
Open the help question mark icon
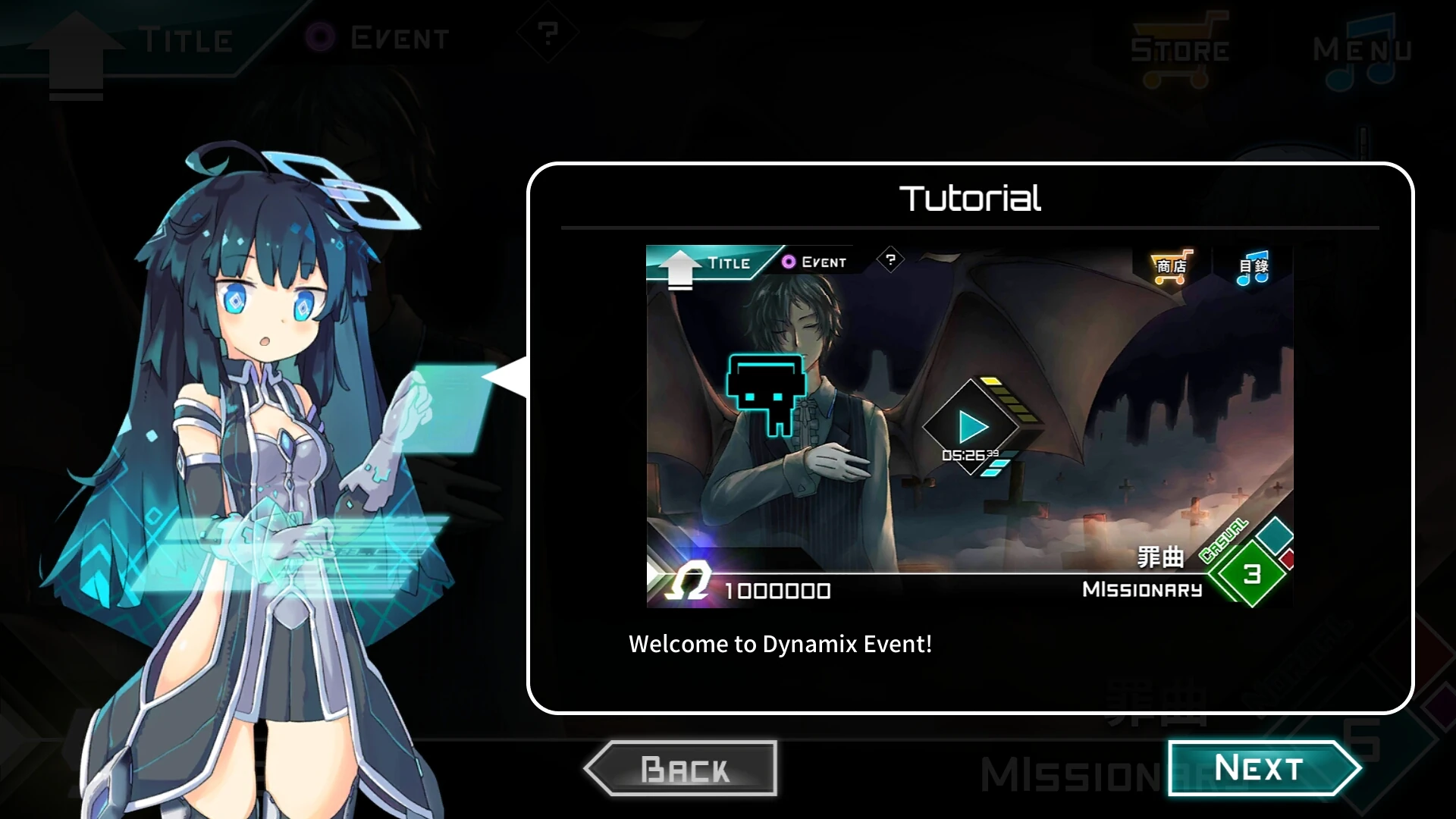tap(548, 34)
